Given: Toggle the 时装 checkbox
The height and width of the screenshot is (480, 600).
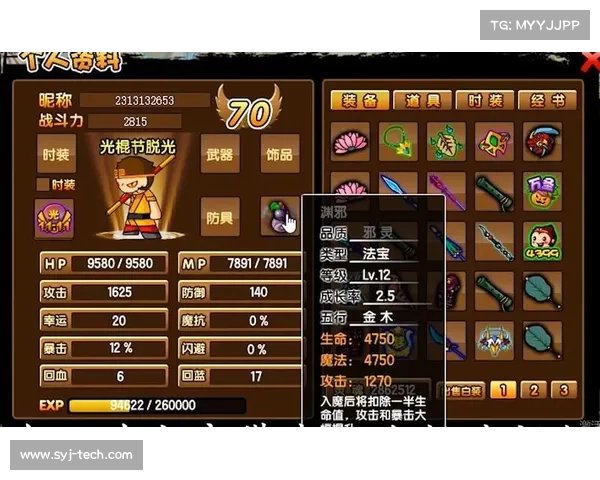Looking at the screenshot, I should (x=42, y=184).
